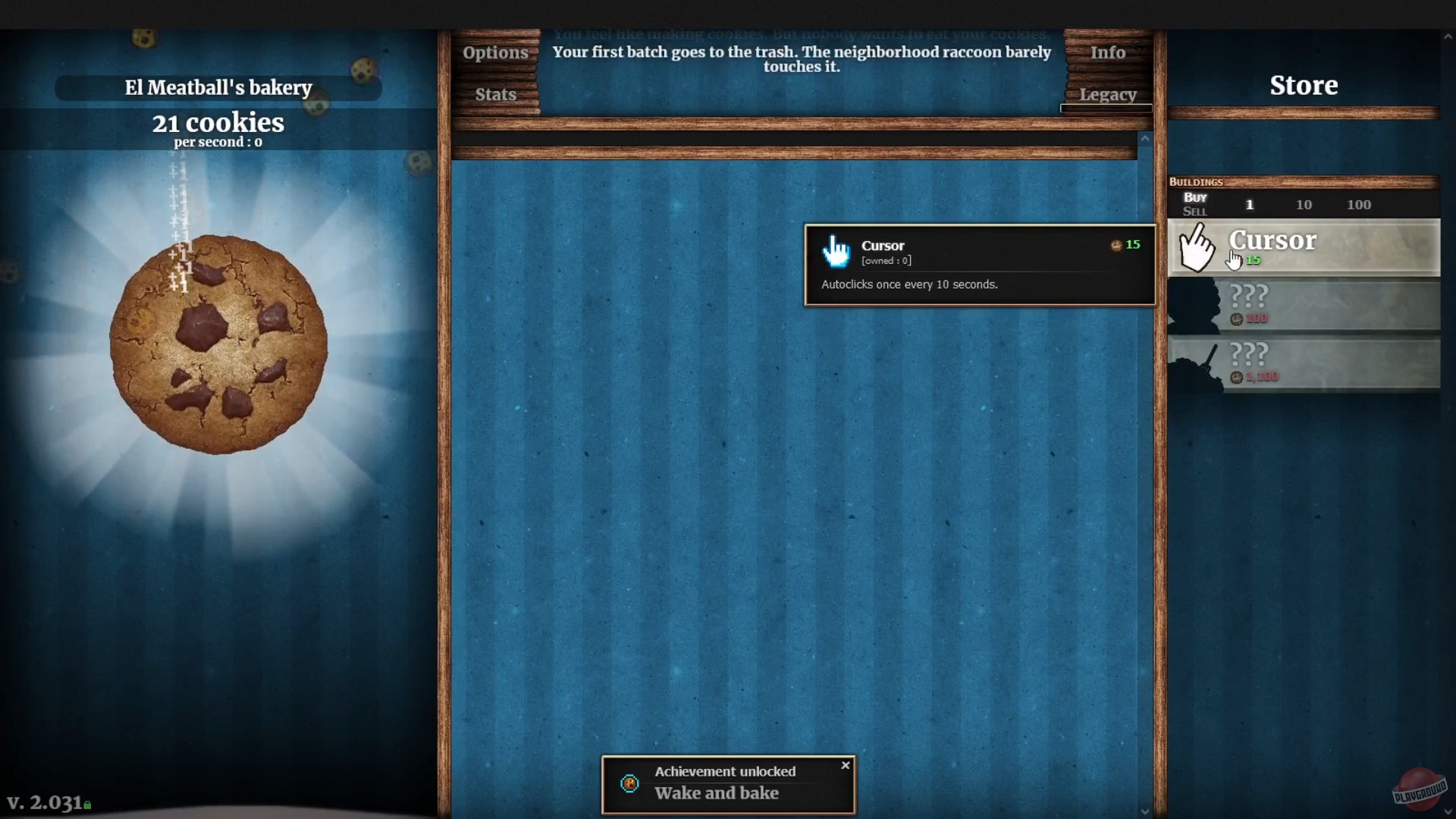The image size is (1456, 819).
Task: Click the scroll-down chevron below the game area
Action: click(1146, 810)
